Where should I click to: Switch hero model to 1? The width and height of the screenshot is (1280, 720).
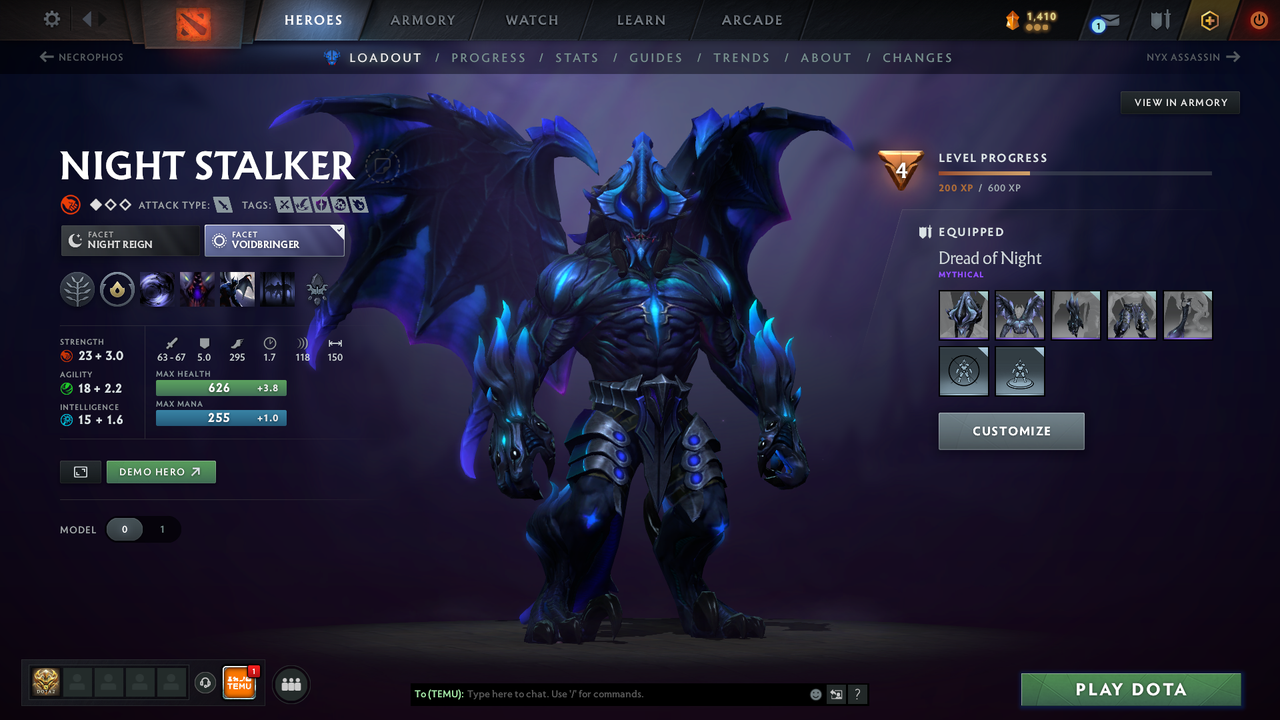161,529
